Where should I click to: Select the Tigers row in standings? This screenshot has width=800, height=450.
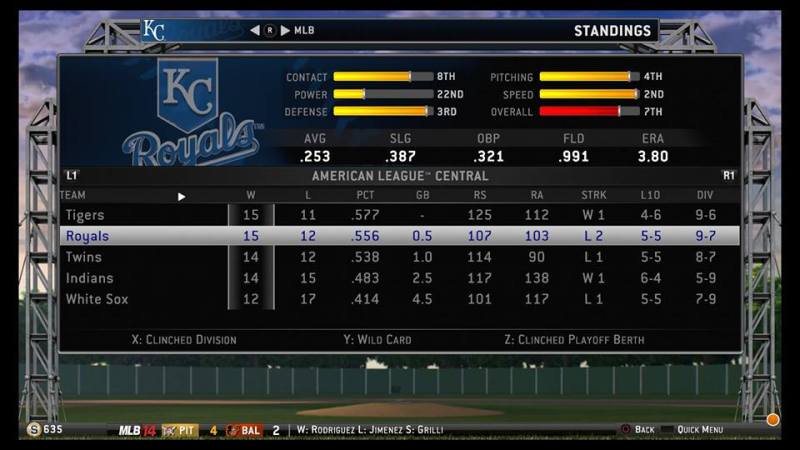400,215
